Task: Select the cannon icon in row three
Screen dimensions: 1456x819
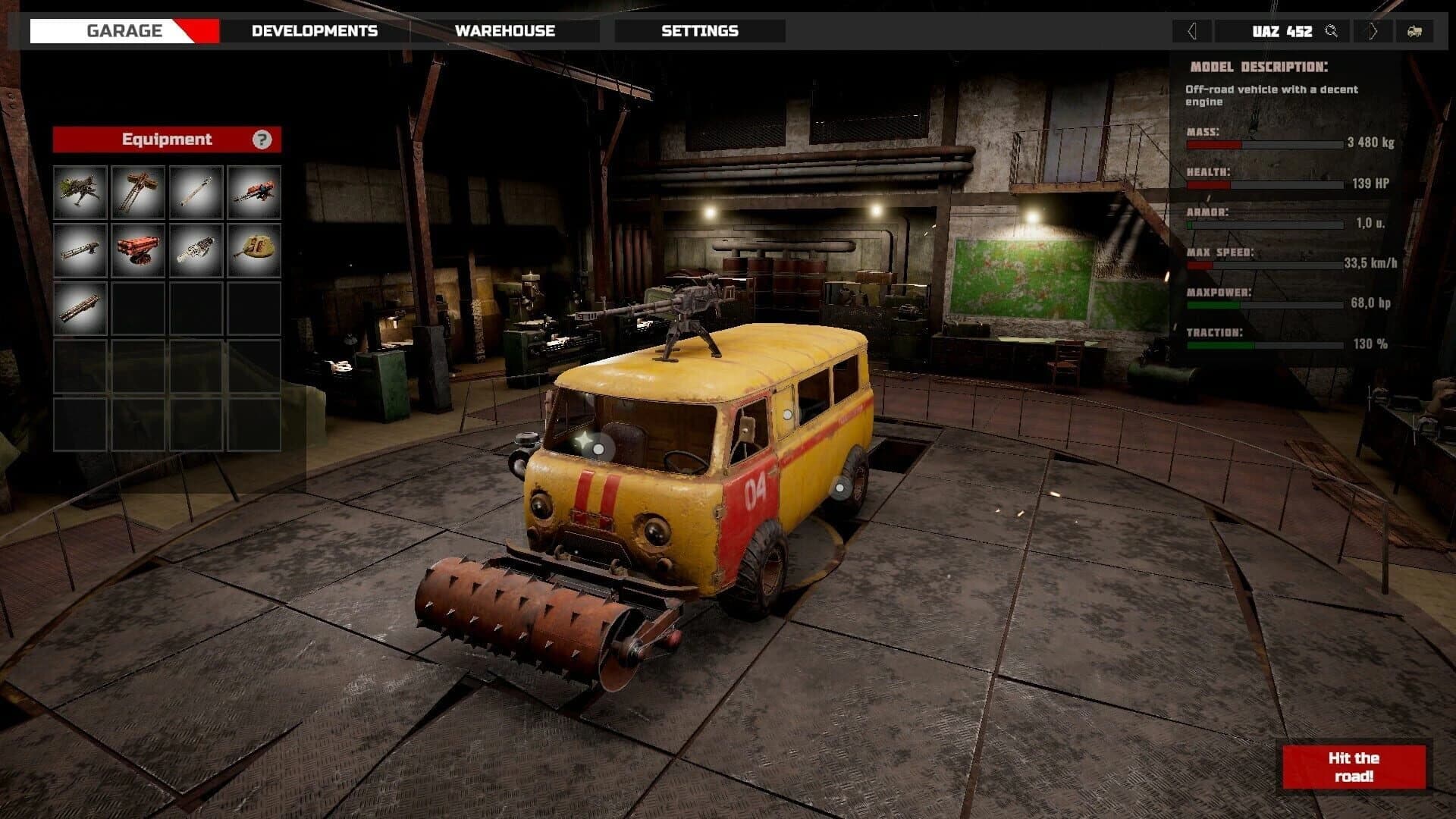Action: 80,309
